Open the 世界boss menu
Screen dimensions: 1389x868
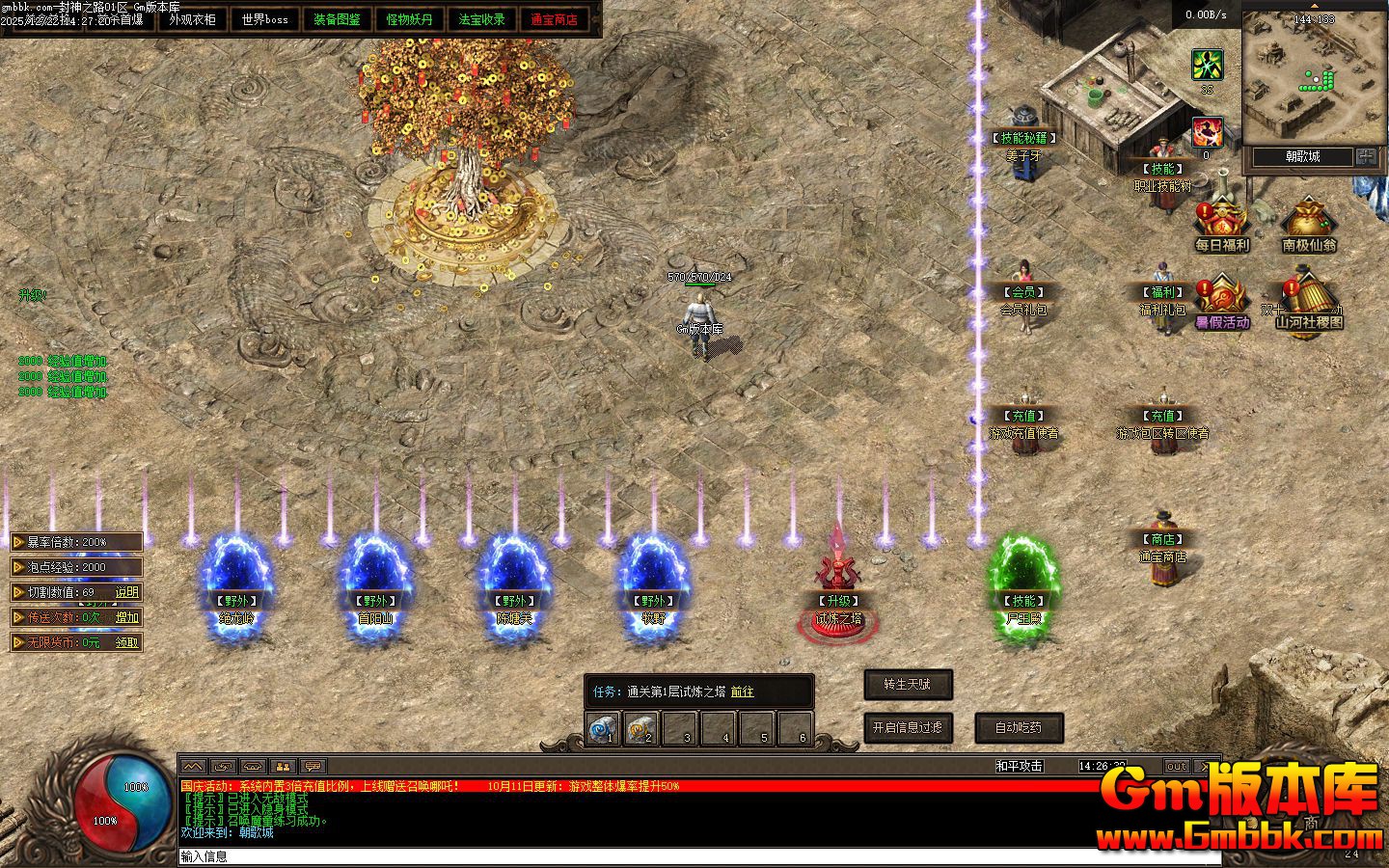[x=264, y=19]
